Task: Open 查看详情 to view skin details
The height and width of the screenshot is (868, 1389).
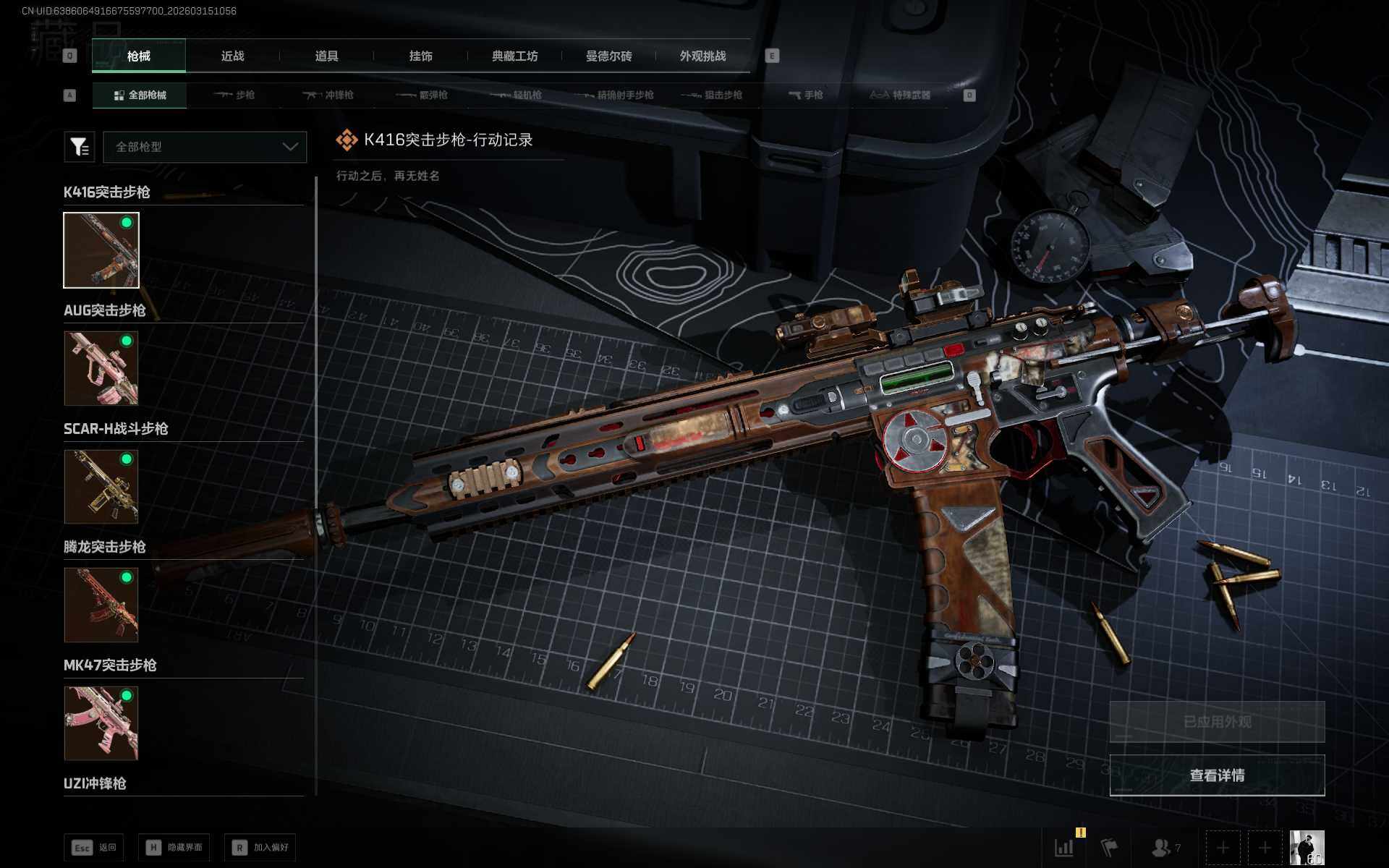Action: point(1217,775)
